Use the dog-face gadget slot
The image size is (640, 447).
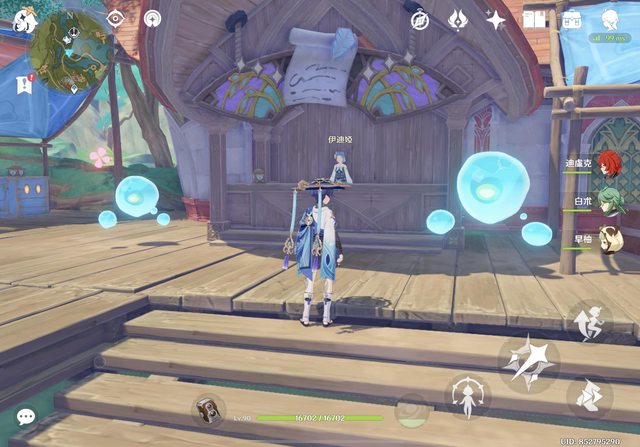[209, 409]
